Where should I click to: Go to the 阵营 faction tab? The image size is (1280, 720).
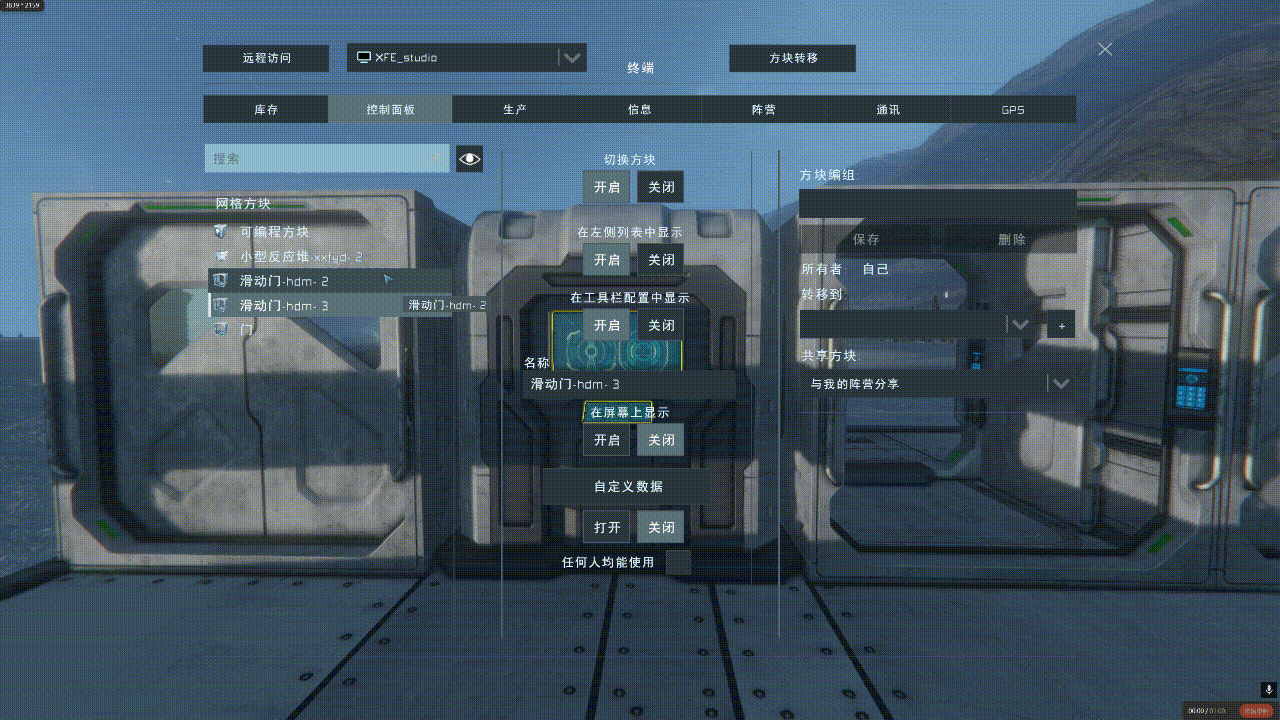764,110
